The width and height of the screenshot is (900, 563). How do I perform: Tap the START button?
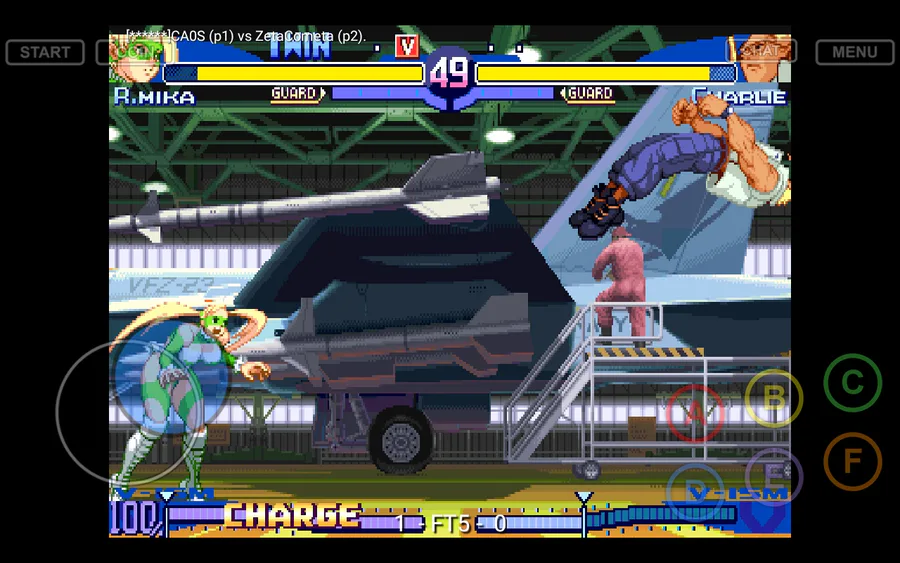(x=45, y=52)
